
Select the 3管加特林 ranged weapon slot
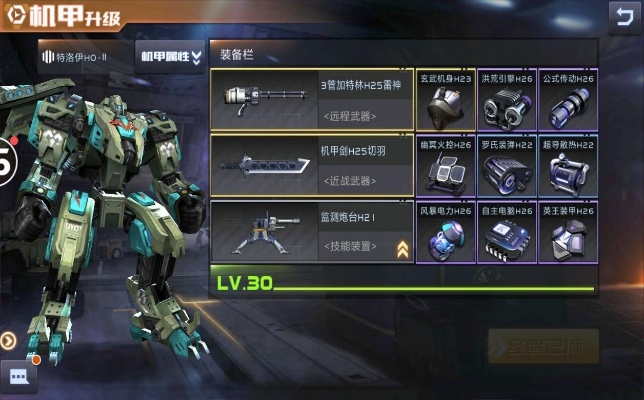[x=311, y=101]
